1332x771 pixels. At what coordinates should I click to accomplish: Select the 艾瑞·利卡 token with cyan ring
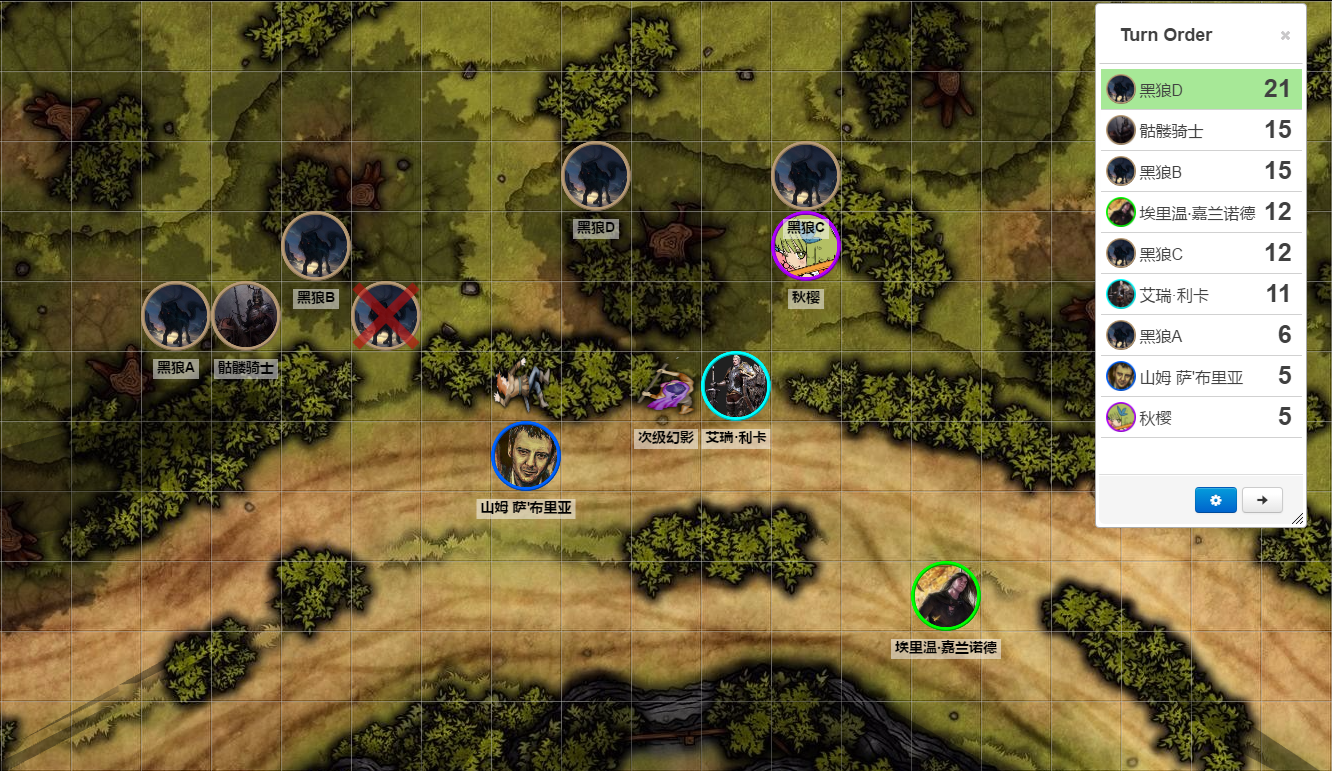(x=736, y=386)
